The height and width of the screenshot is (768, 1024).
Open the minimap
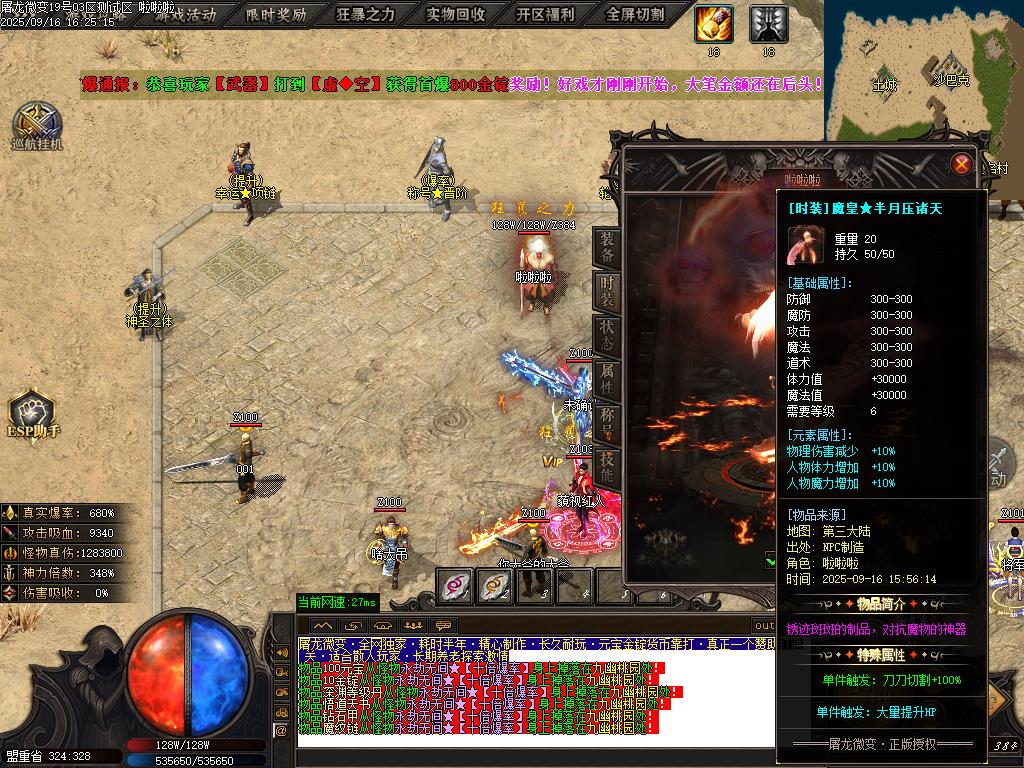point(924,70)
